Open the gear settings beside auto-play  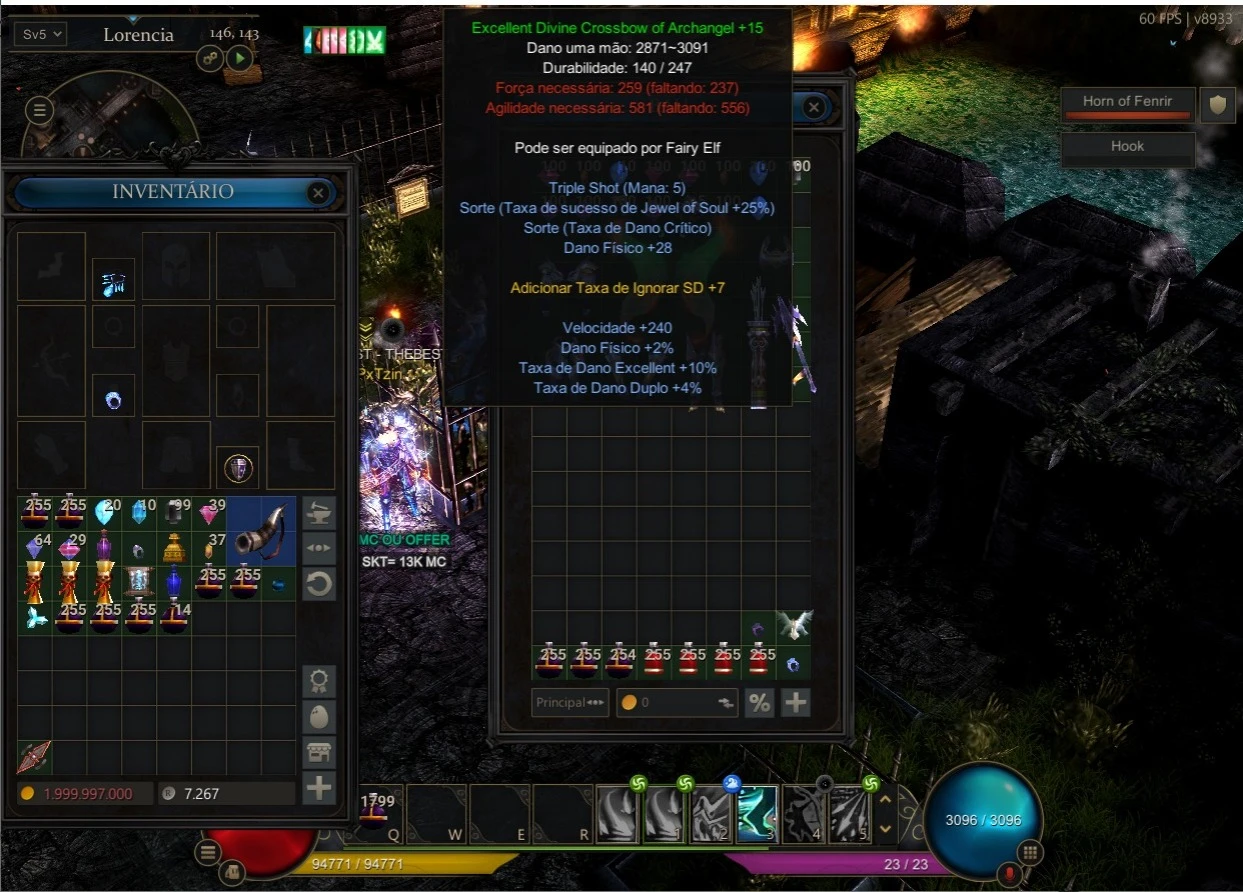[211, 58]
